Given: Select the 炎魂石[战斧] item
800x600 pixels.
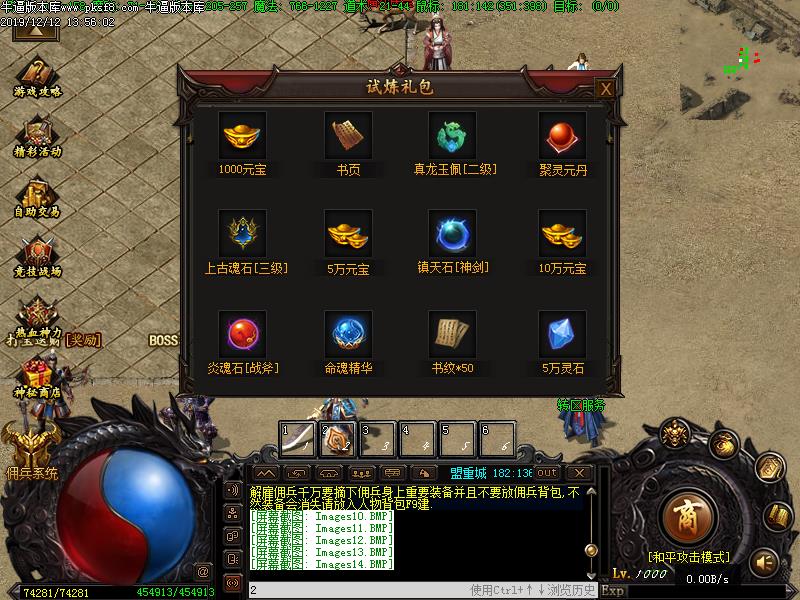Looking at the screenshot, I should point(242,333).
